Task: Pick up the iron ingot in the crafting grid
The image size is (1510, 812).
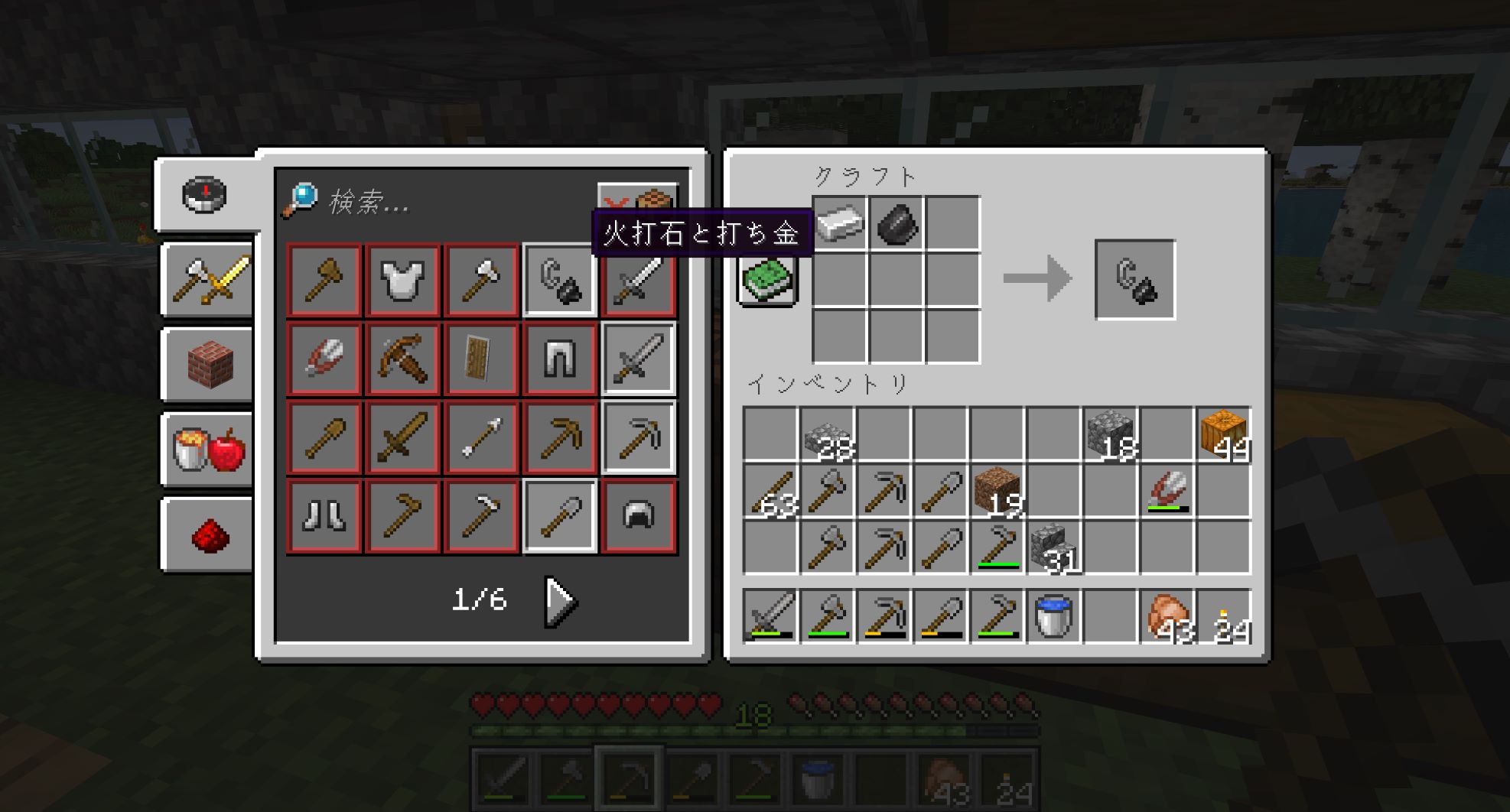Action: coord(839,223)
